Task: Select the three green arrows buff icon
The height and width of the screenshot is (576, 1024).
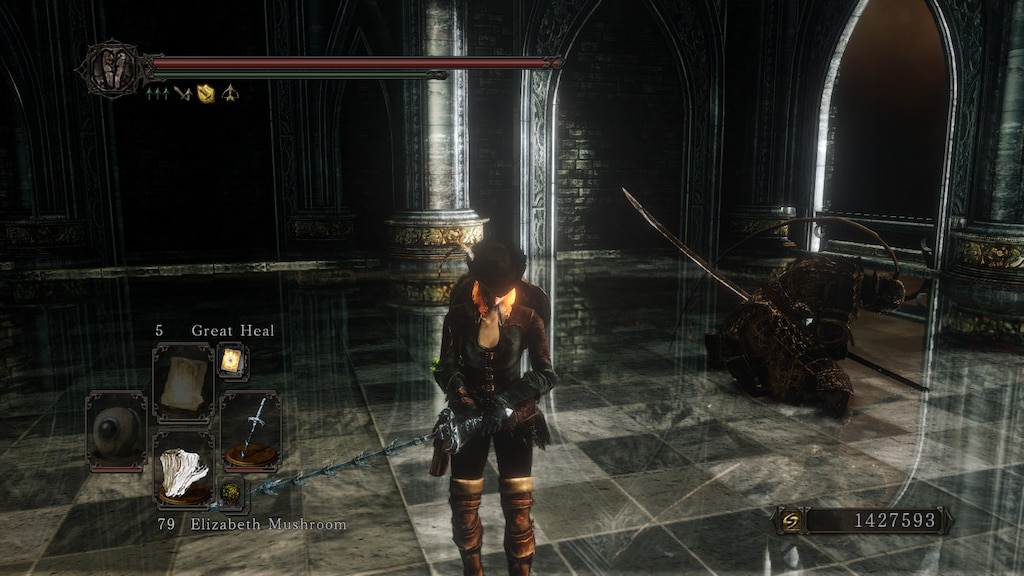Action: coord(157,94)
